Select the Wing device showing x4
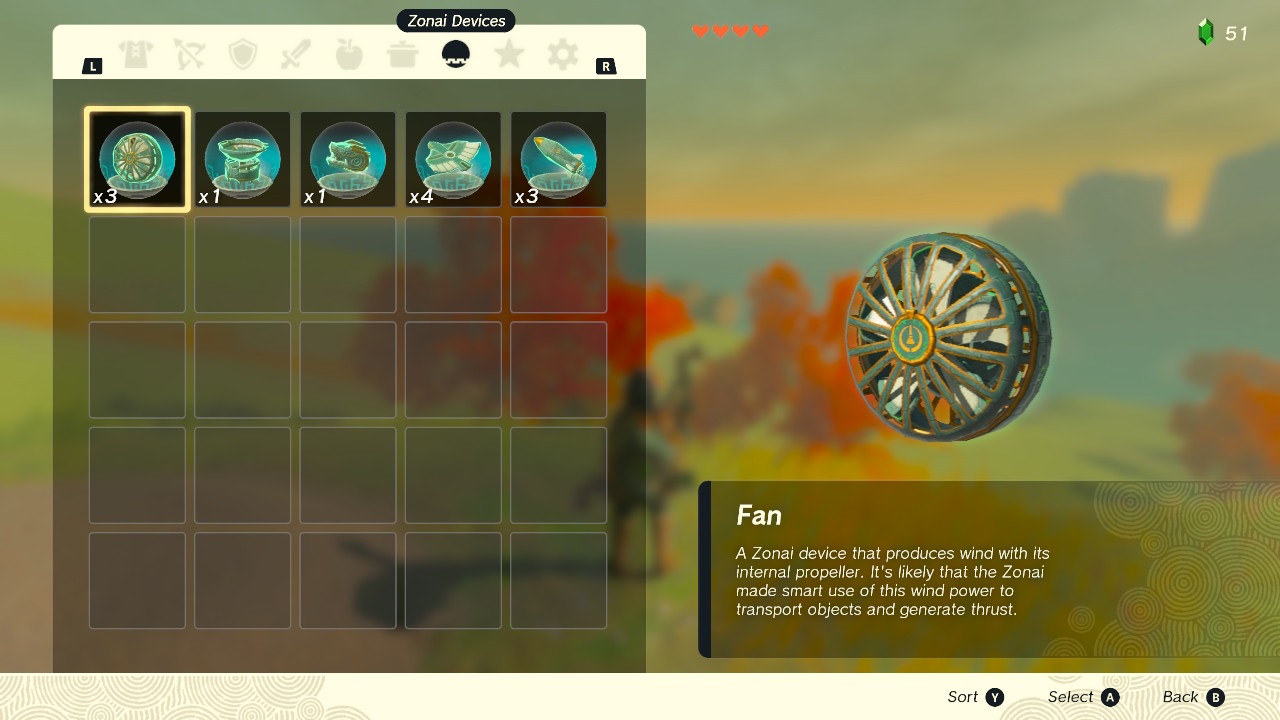The image size is (1280, 720). [453, 158]
